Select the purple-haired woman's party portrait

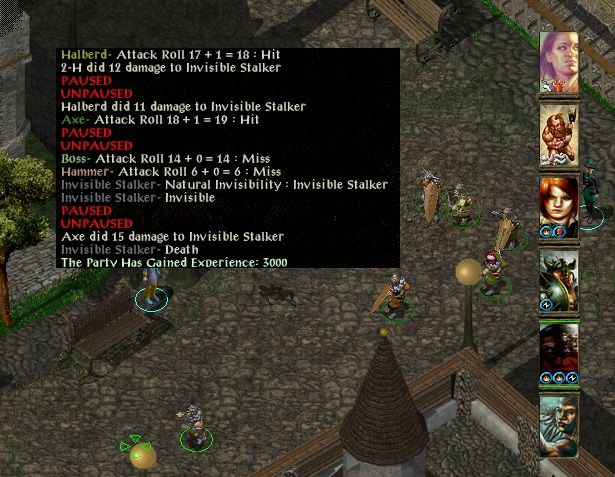tap(560, 62)
